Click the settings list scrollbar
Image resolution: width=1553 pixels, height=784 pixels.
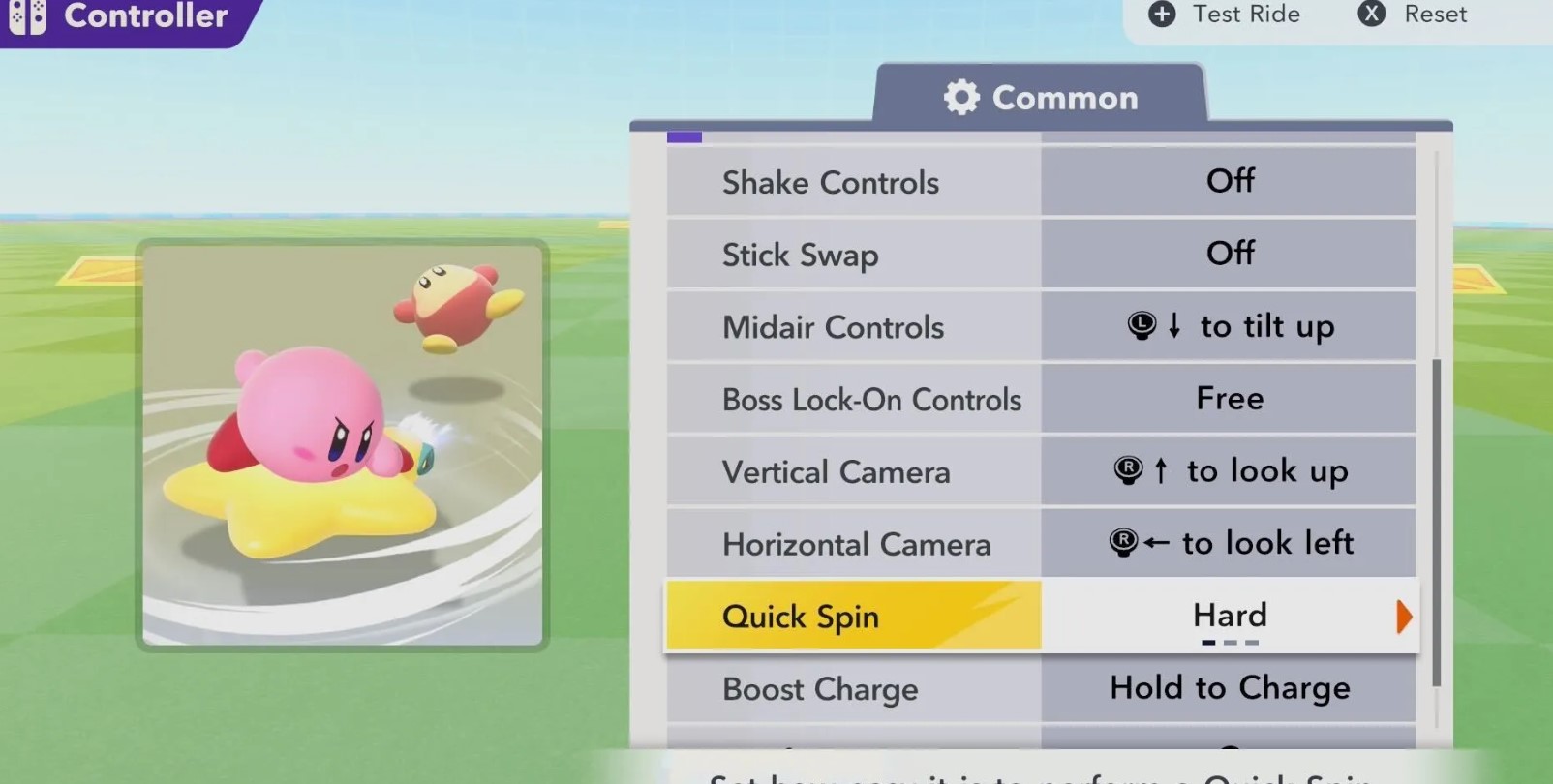coord(1436,523)
